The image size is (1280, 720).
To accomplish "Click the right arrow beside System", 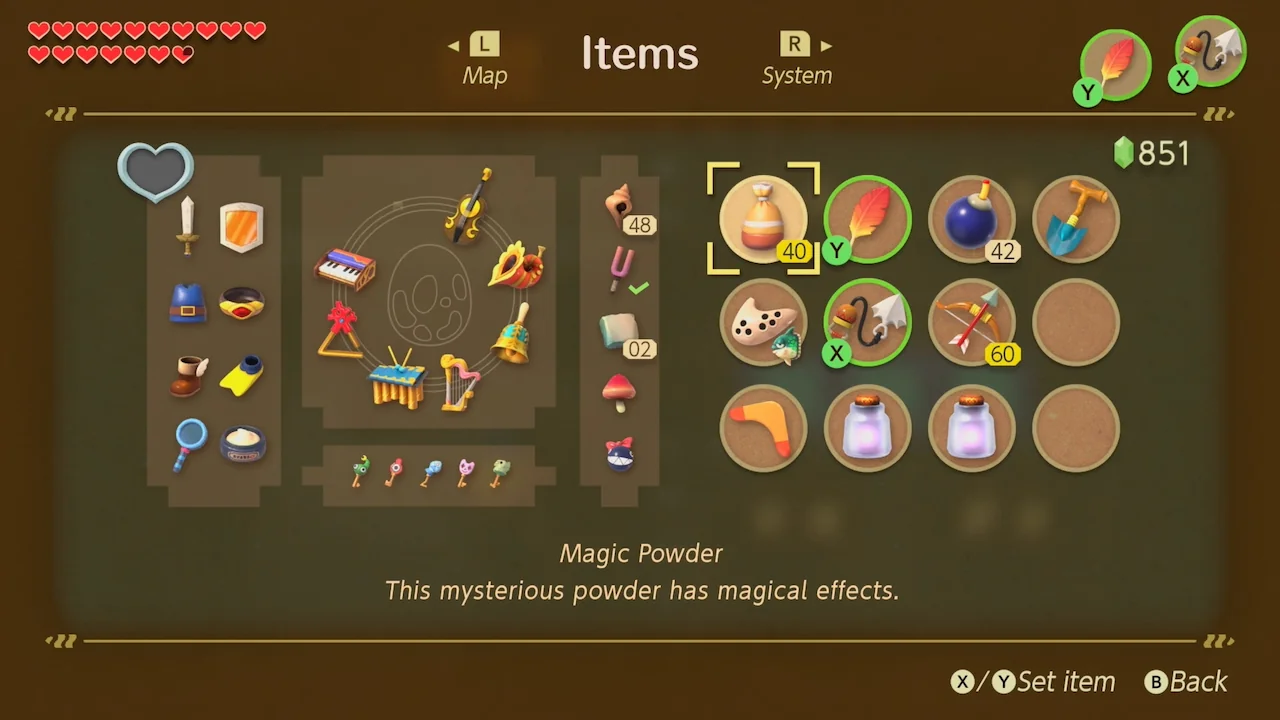I will coord(827,44).
